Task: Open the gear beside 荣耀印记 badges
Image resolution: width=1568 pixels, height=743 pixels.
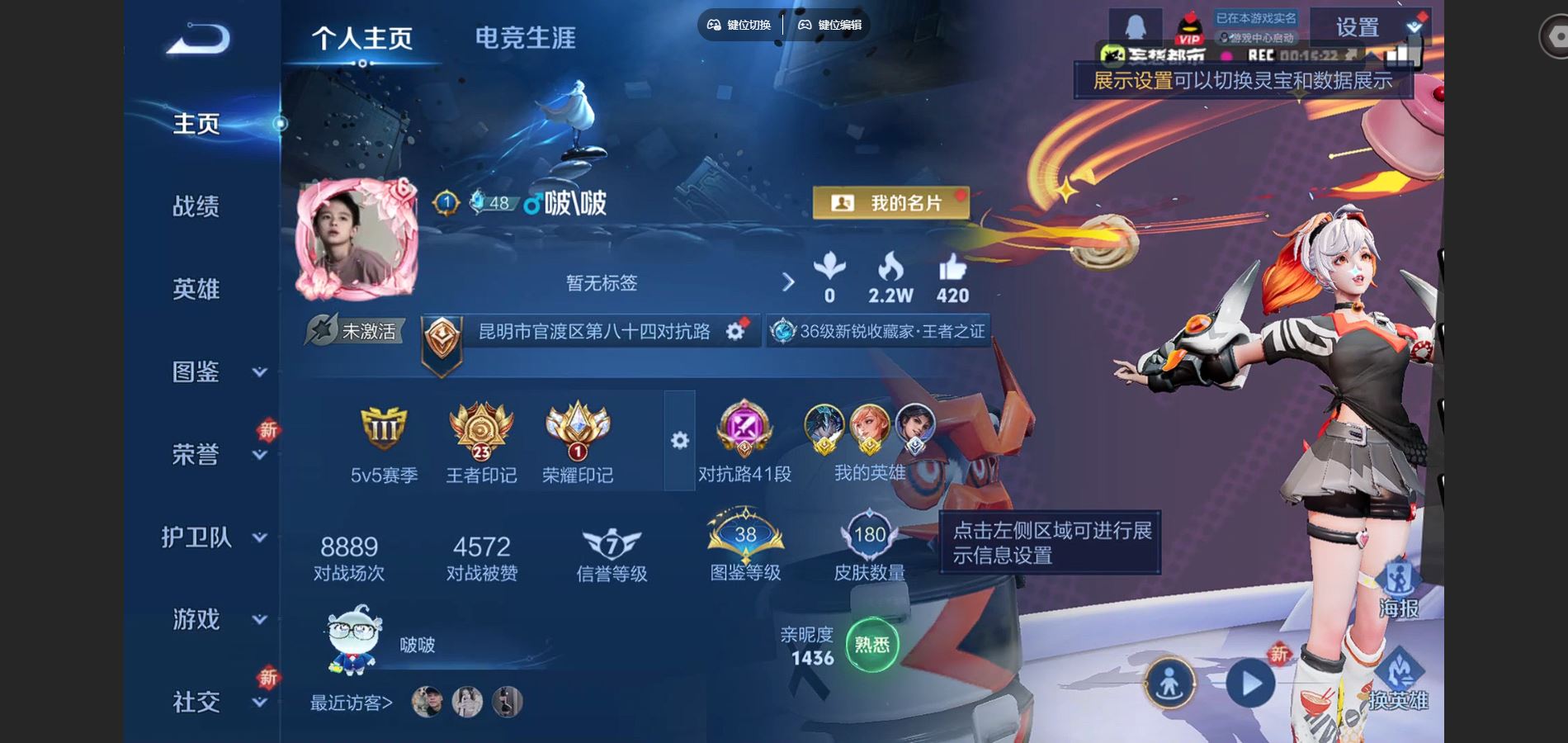Action: (678, 442)
